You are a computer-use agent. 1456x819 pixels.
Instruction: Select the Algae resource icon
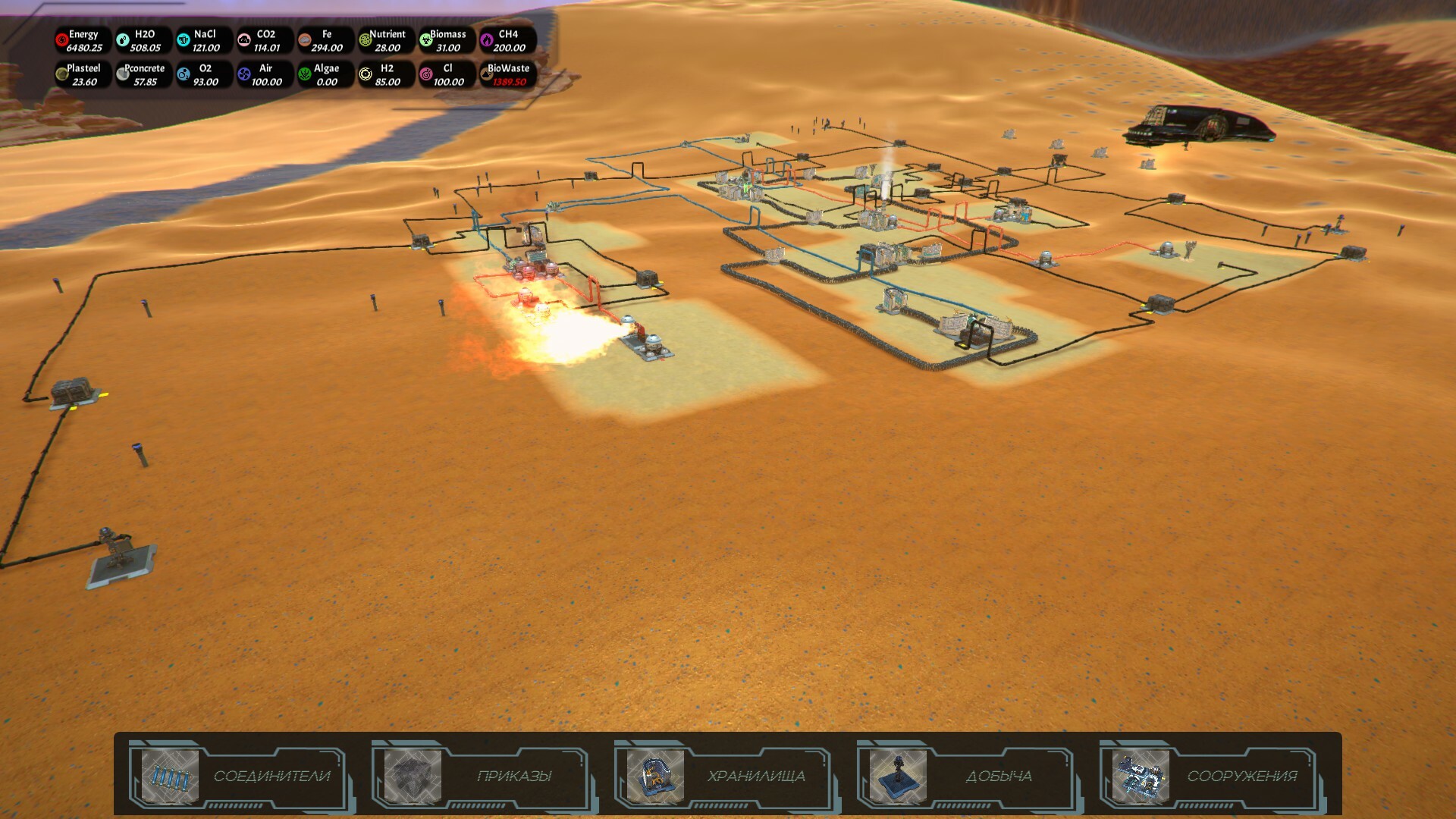tap(304, 74)
